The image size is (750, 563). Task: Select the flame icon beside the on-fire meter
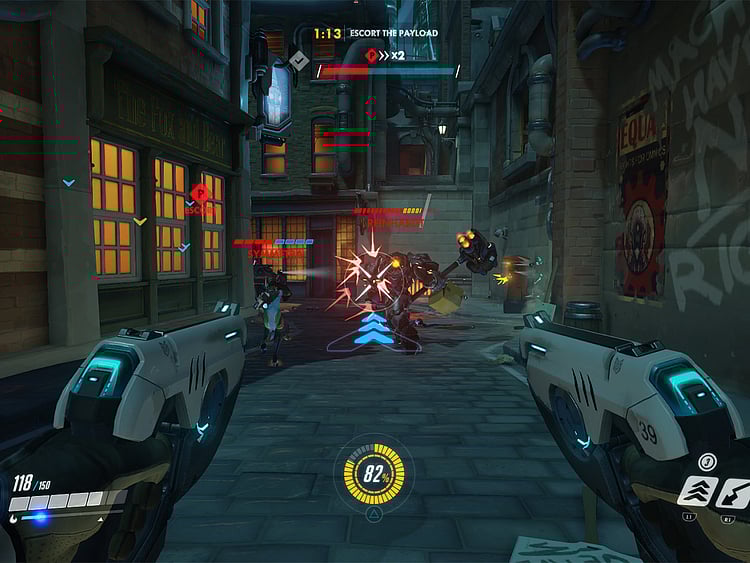click(x=11, y=518)
